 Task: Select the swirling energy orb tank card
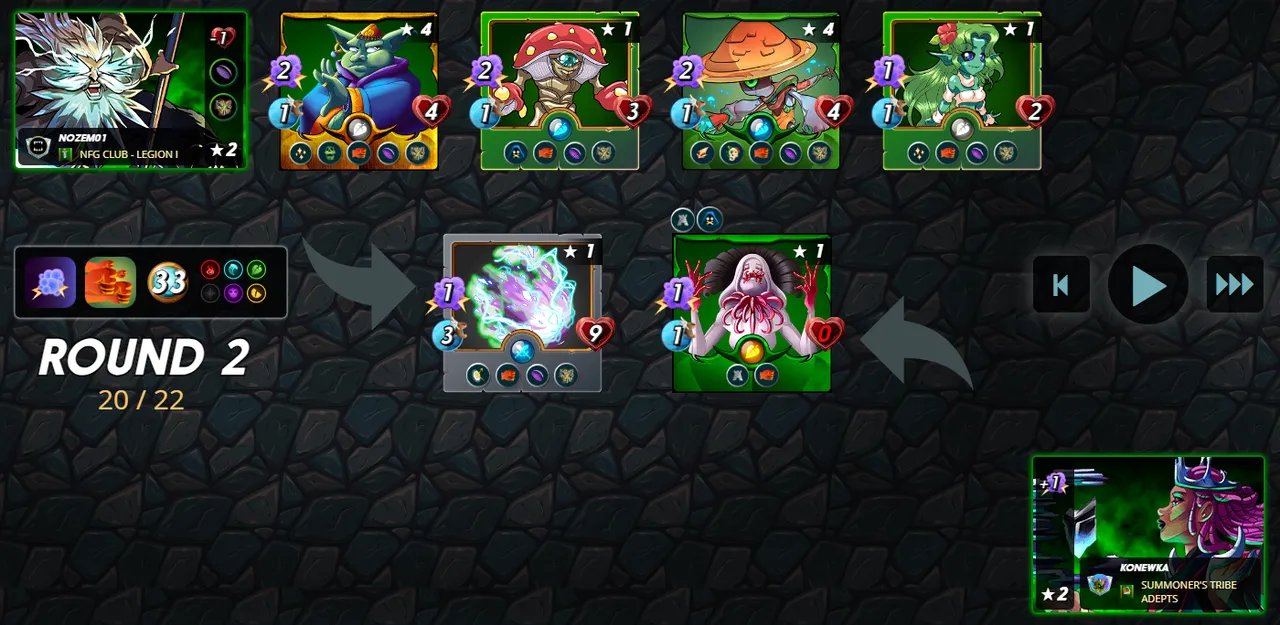(522, 312)
